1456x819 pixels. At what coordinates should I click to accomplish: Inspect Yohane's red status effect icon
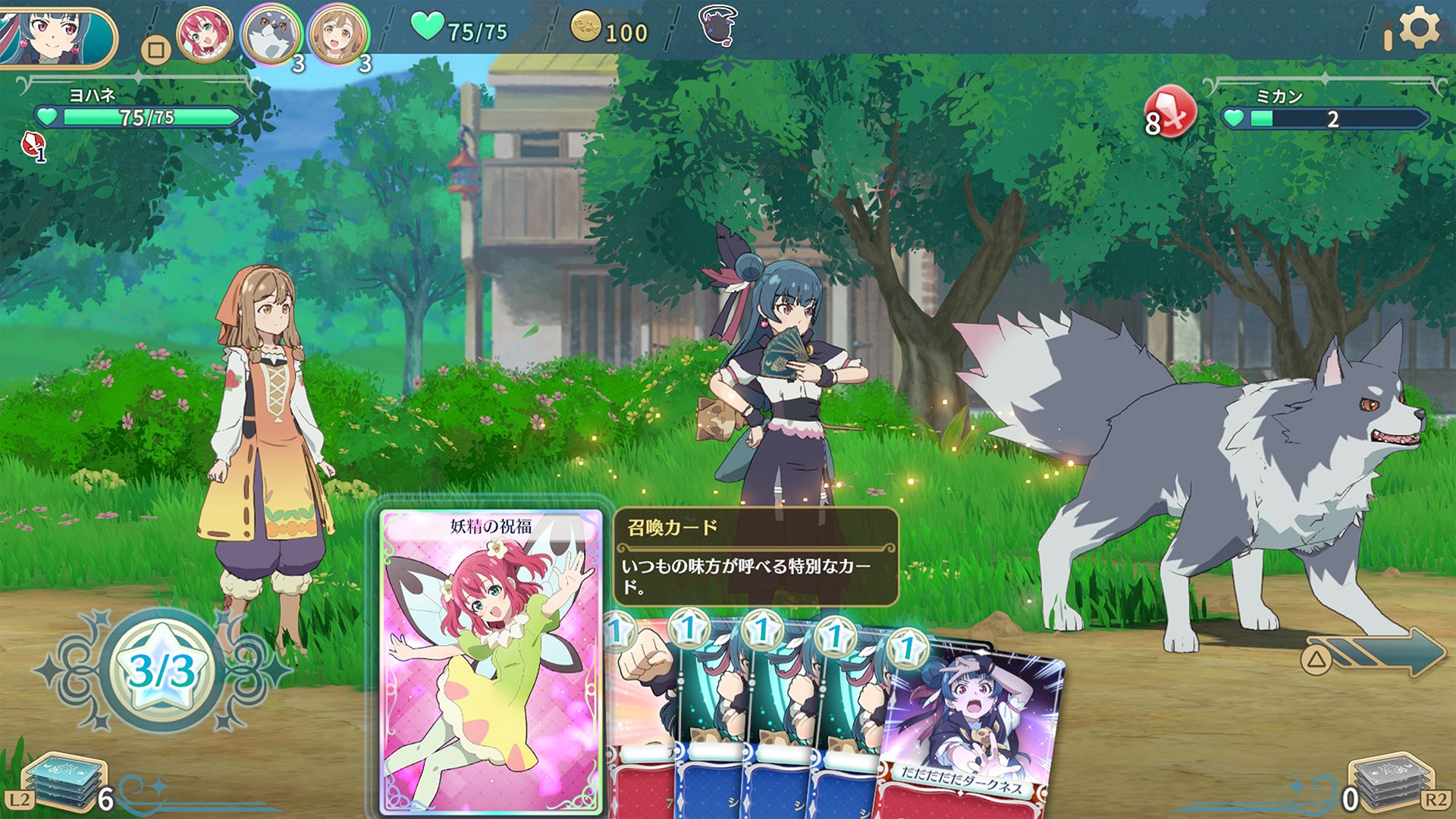click(33, 146)
